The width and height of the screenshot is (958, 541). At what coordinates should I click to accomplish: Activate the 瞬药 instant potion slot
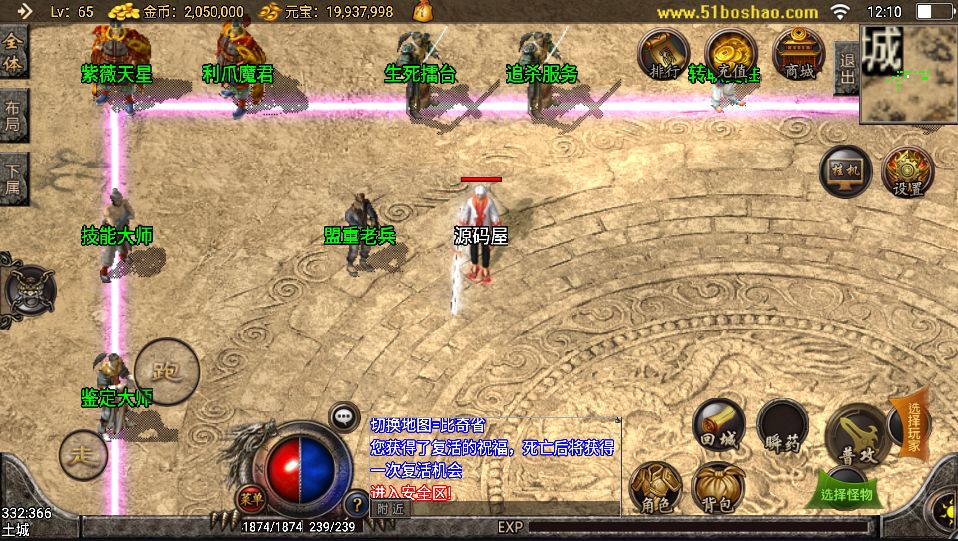tap(781, 425)
